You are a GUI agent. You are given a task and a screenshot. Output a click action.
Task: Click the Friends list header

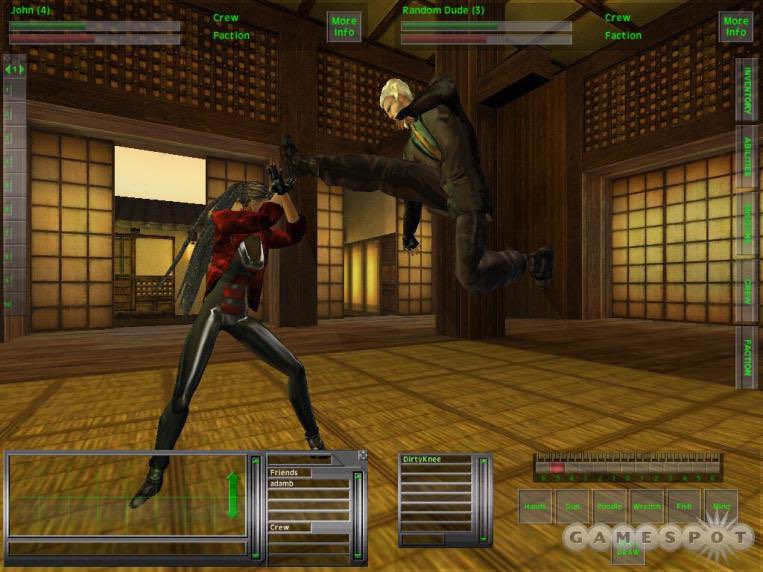click(290, 472)
